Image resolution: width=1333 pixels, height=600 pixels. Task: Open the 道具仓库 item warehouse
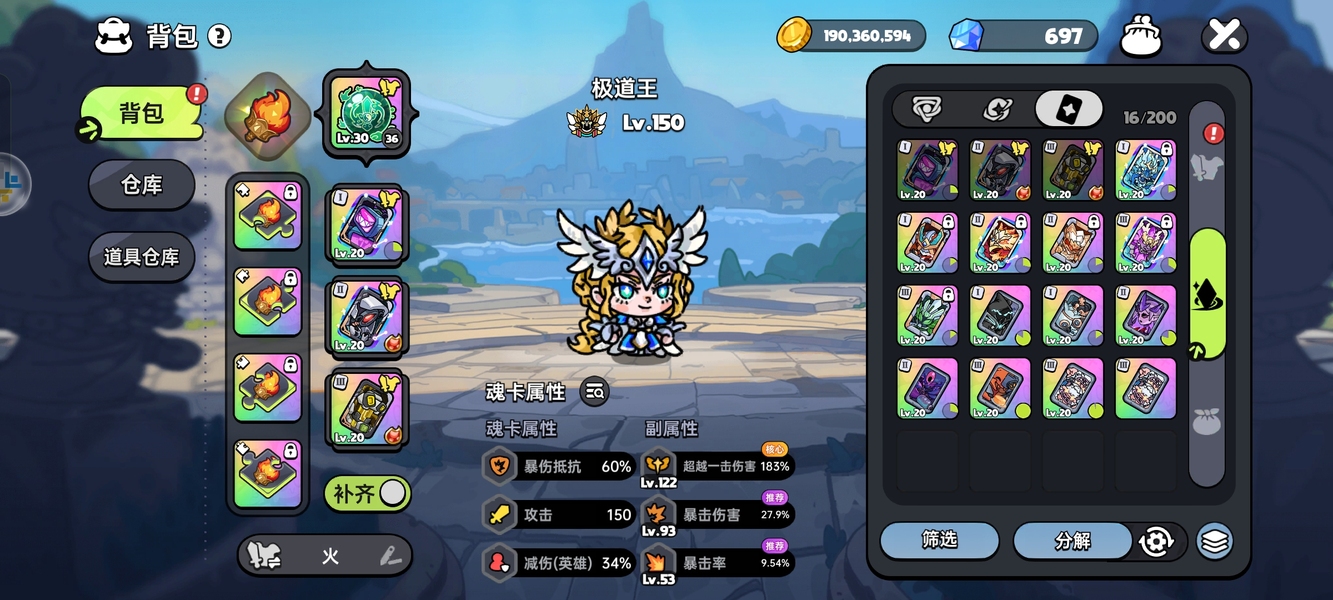(x=141, y=257)
